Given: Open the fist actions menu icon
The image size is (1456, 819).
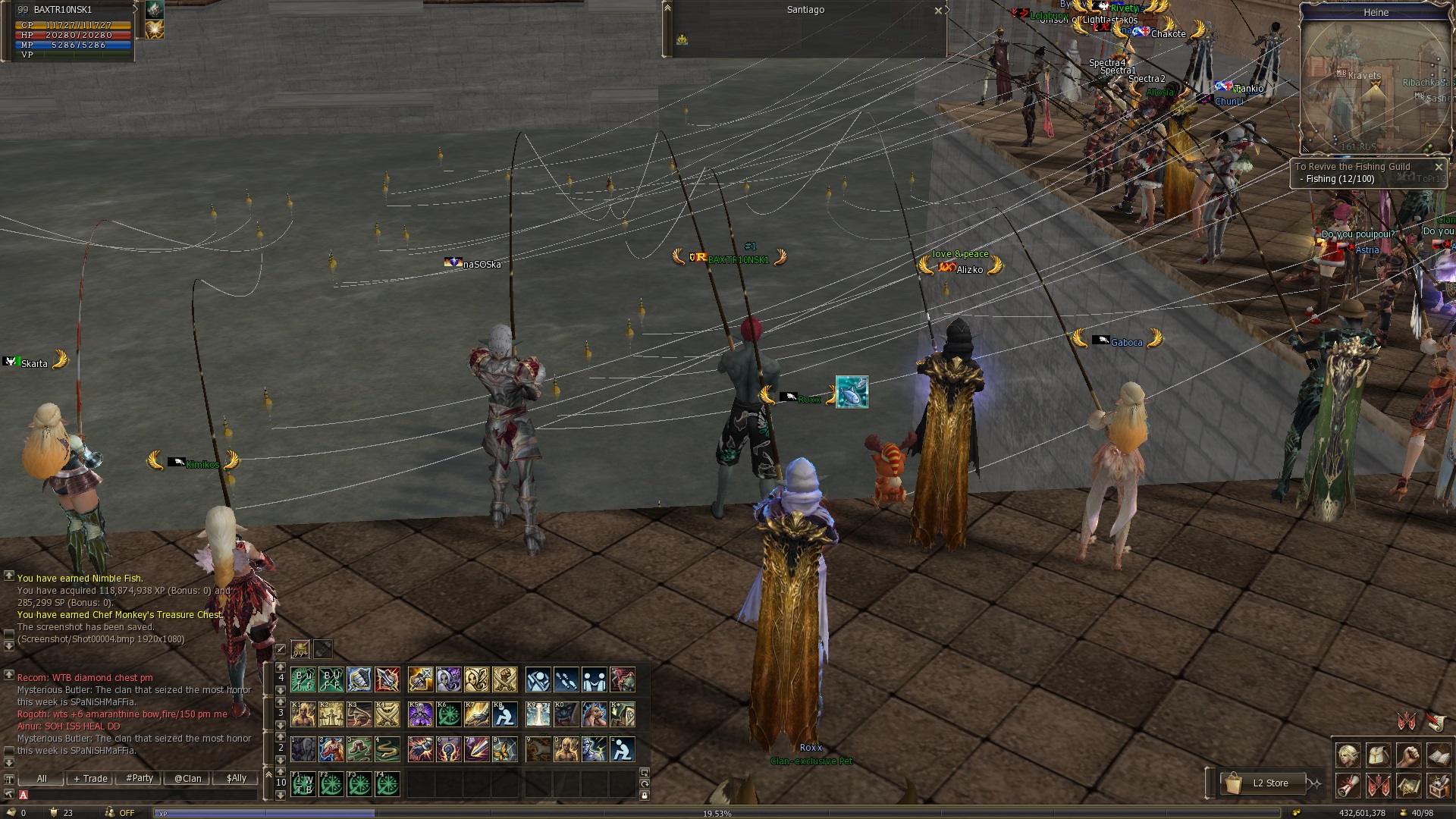Looking at the screenshot, I should pyautogui.click(x=1408, y=756).
